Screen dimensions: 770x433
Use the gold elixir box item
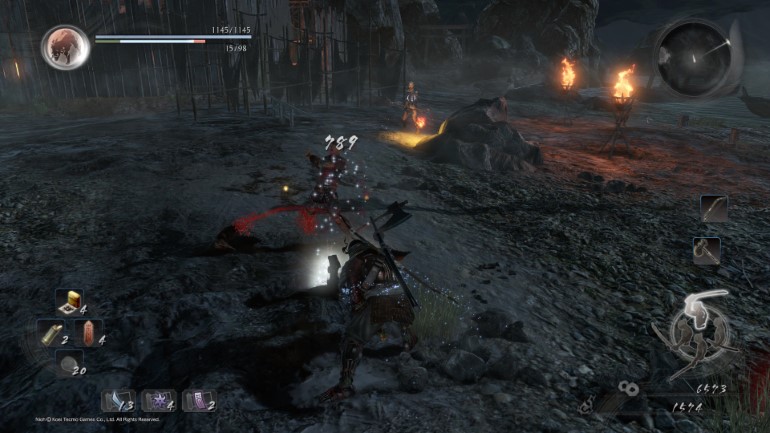tap(67, 301)
